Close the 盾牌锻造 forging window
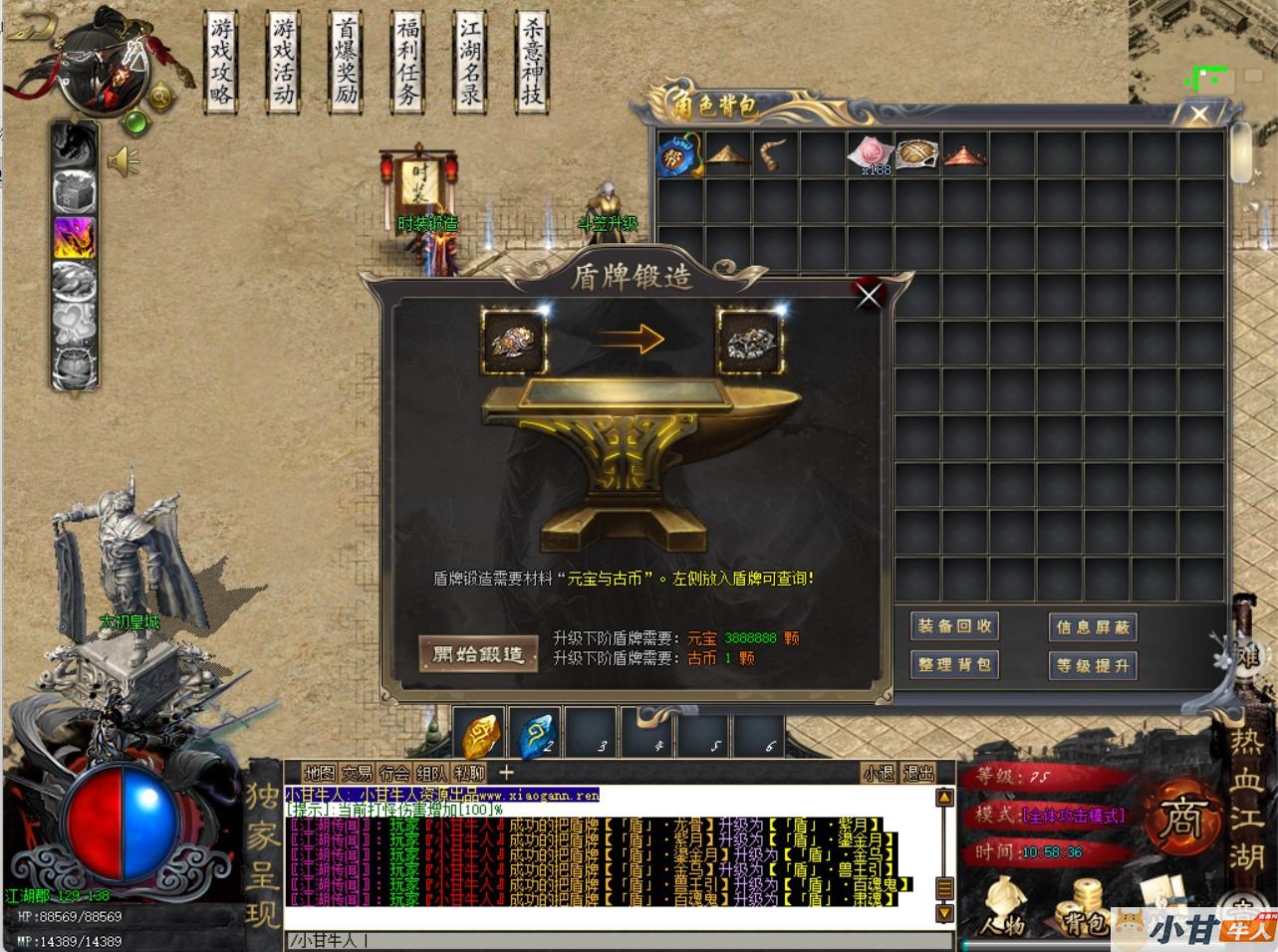1278x952 pixels. (870, 294)
